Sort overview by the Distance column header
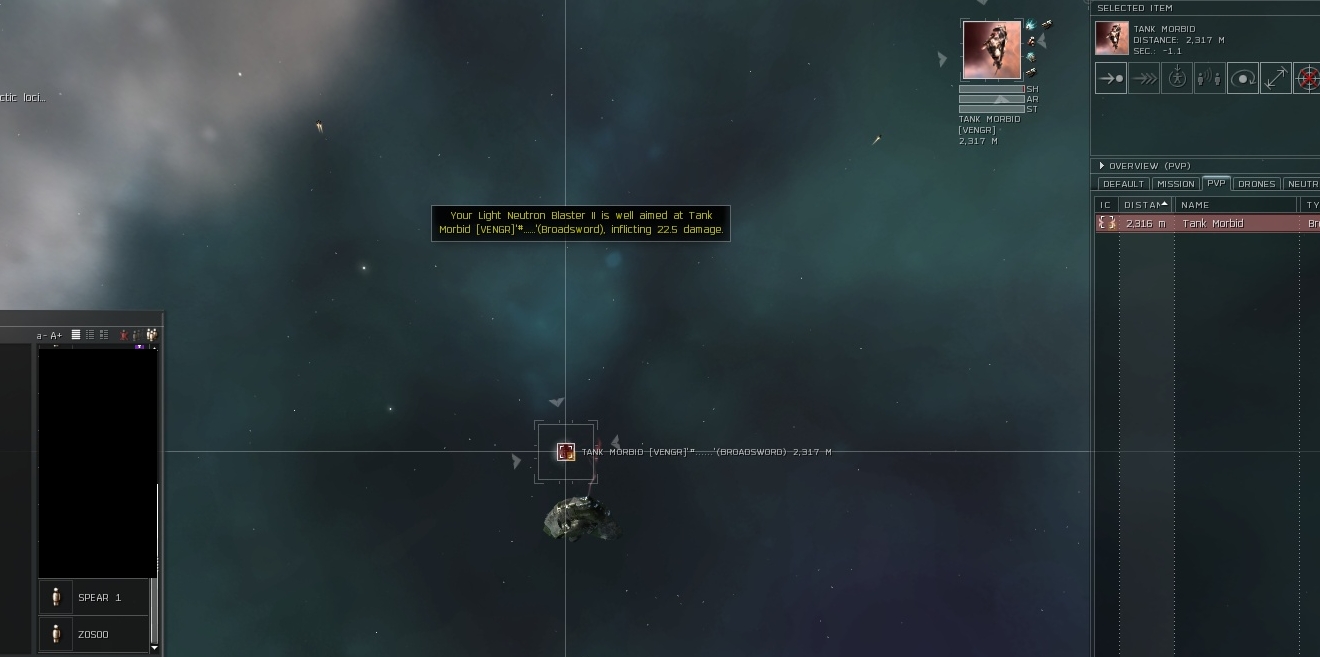 pyautogui.click(x=1144, y=205)
